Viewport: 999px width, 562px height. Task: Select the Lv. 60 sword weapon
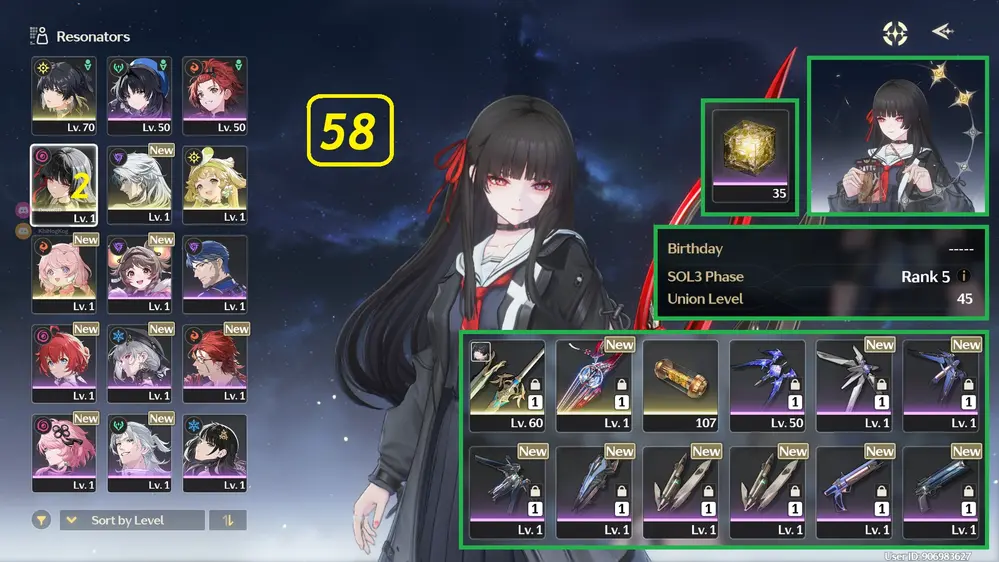pyautogui.click(x=507, y=385)
